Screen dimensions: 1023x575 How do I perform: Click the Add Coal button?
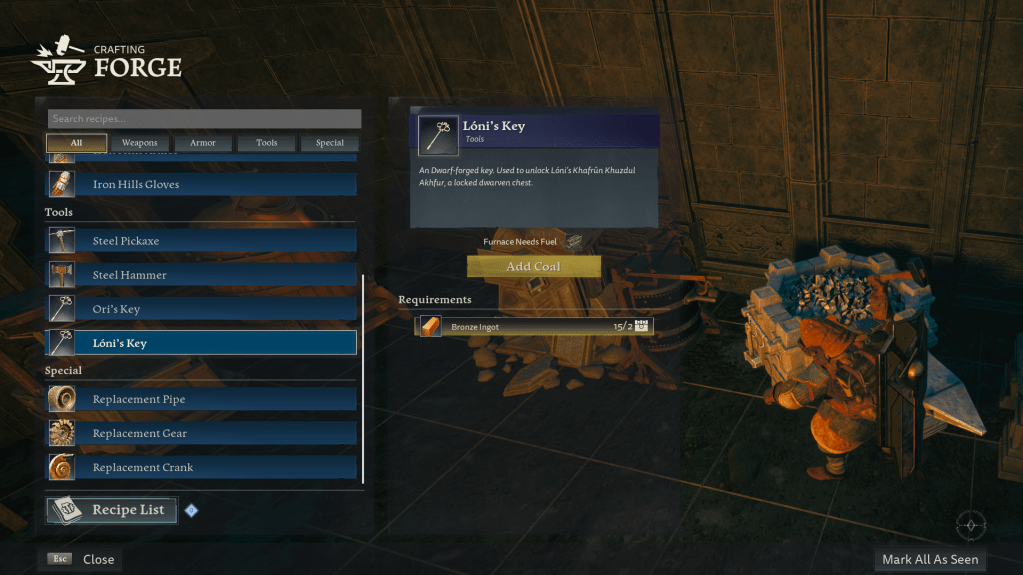533,267
